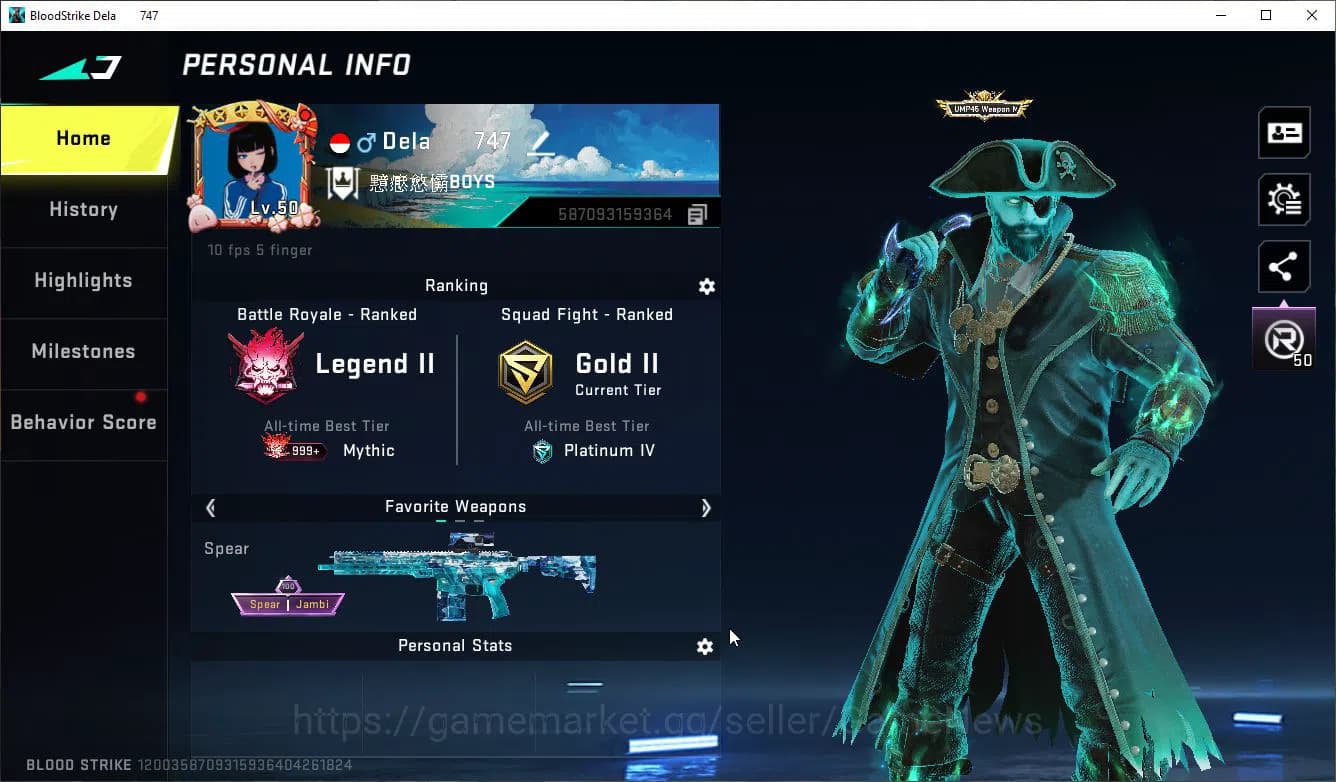Open the Milestones tab
The image size is (1336, 782).
[x=83, y=351]
